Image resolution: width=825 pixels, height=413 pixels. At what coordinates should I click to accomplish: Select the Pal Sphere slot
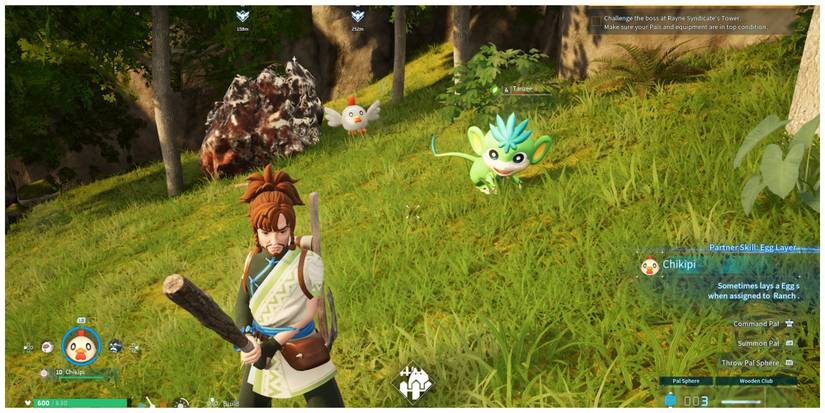coord(685,381)
